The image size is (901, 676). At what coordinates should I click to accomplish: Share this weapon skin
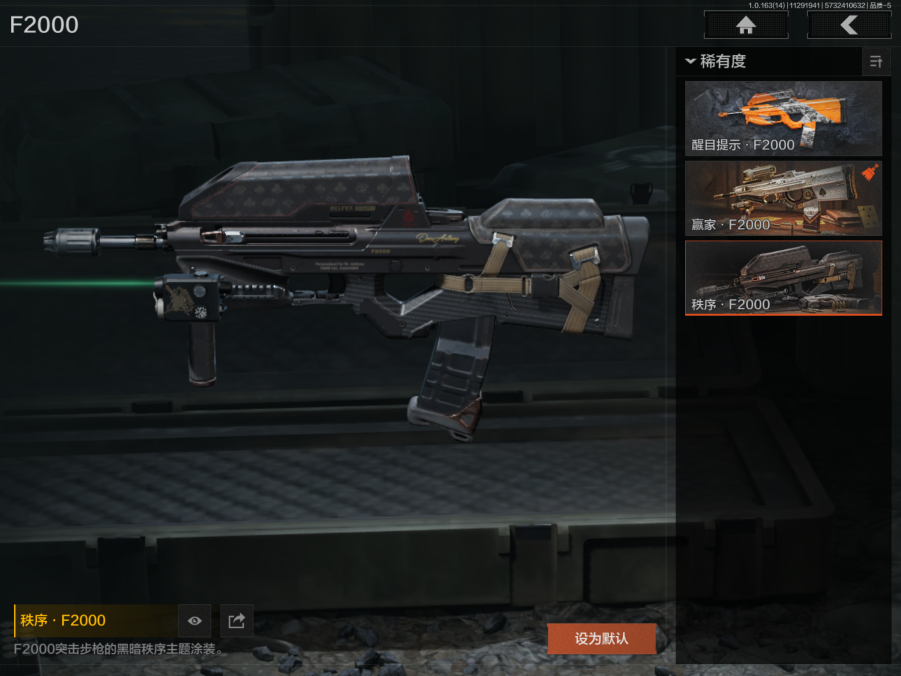[x=236, y=621]
